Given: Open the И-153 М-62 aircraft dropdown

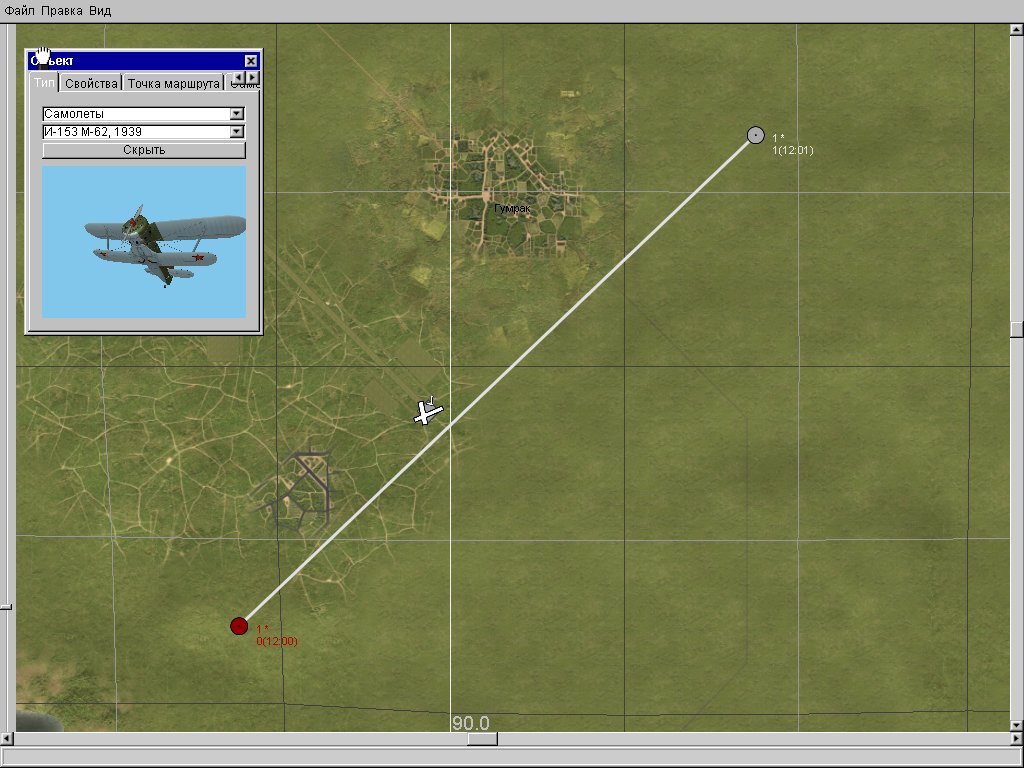Looking at the screenshot, I should [x=237, y=131].
